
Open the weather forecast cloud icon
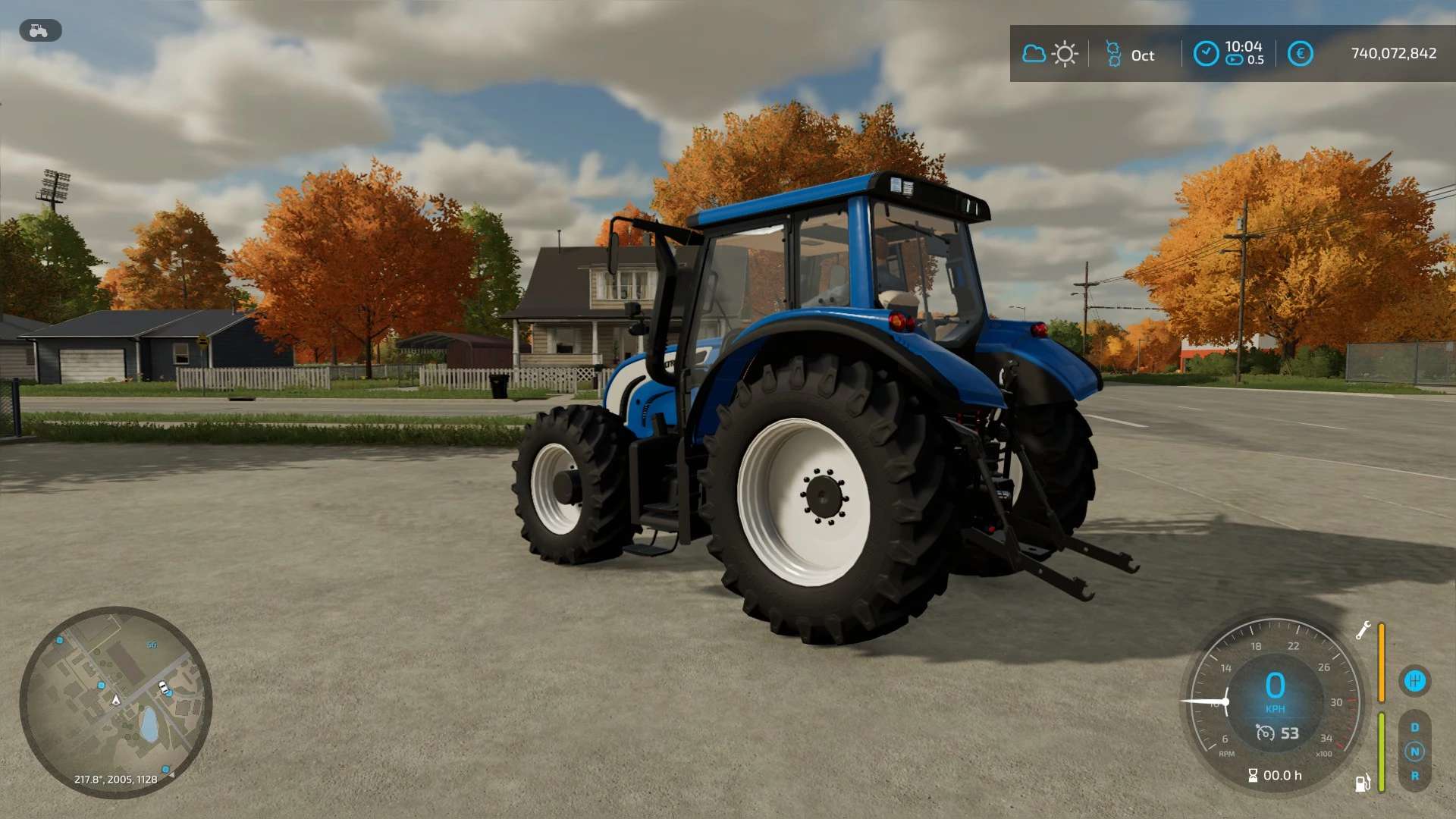pyautogui.click(x=1034, y=54)
